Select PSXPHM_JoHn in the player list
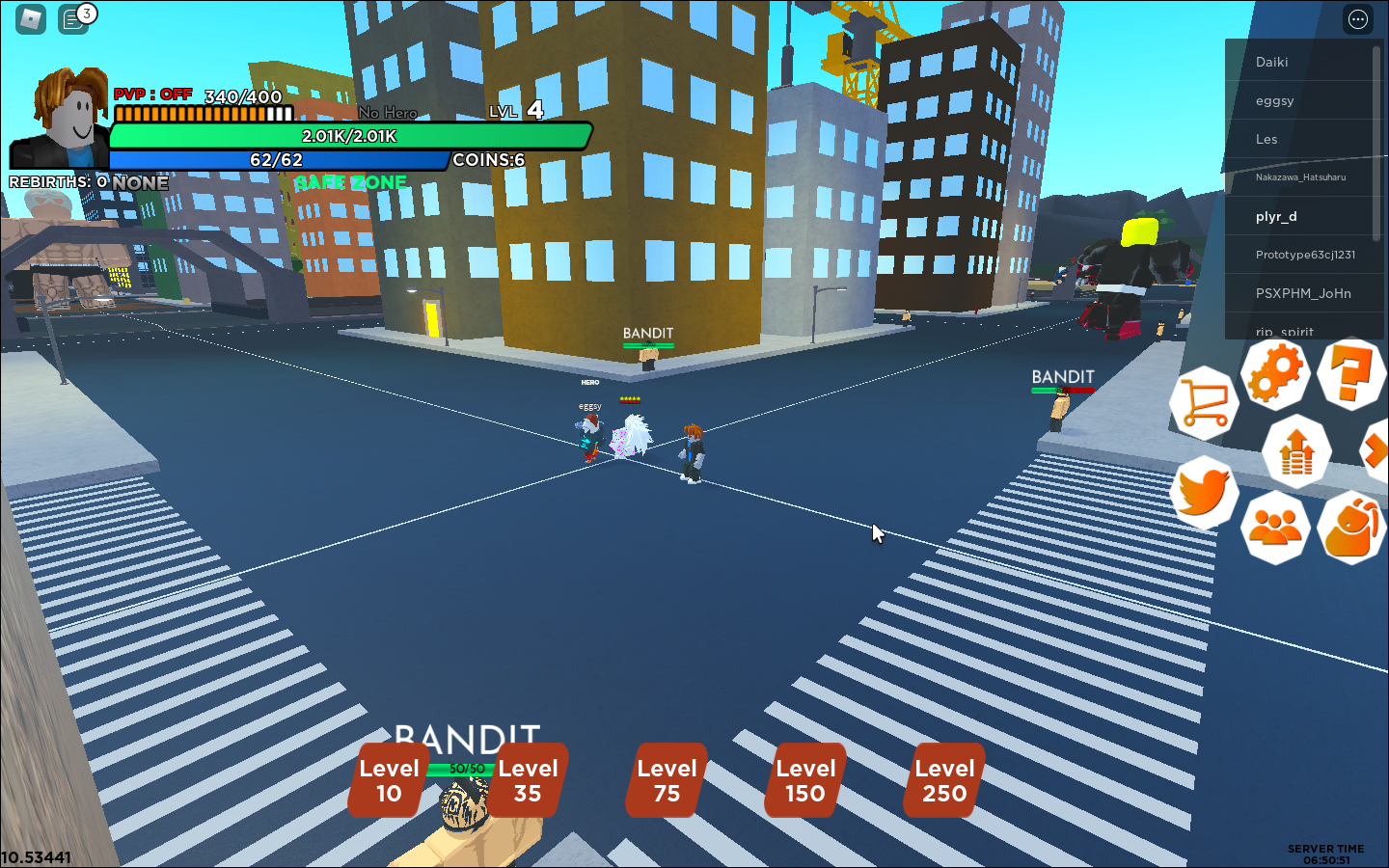Screen dimensions: 1389x868 (1302, 293)
